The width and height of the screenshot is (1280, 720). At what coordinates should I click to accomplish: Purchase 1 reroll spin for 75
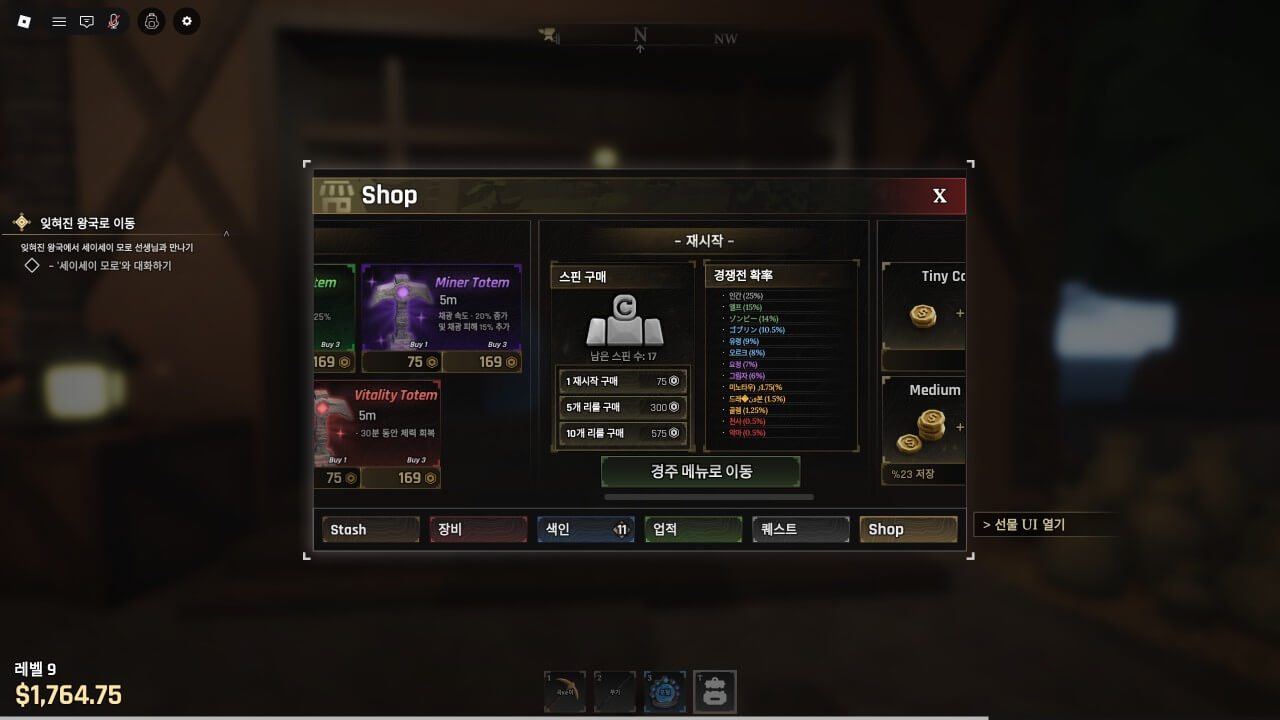click(622, 381)
